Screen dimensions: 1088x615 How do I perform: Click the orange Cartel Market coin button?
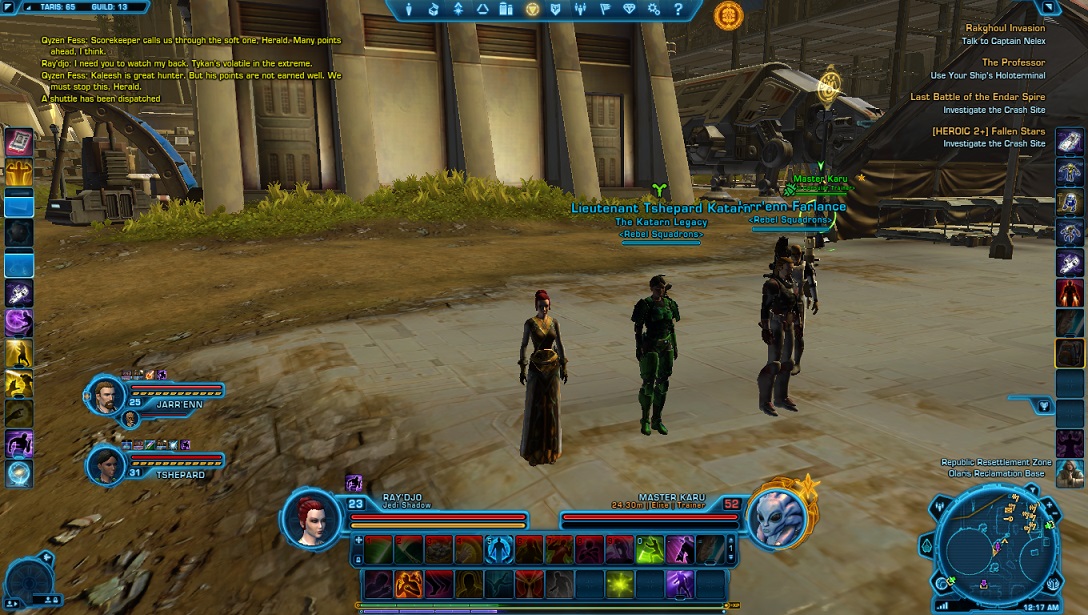tap(728, 15)
